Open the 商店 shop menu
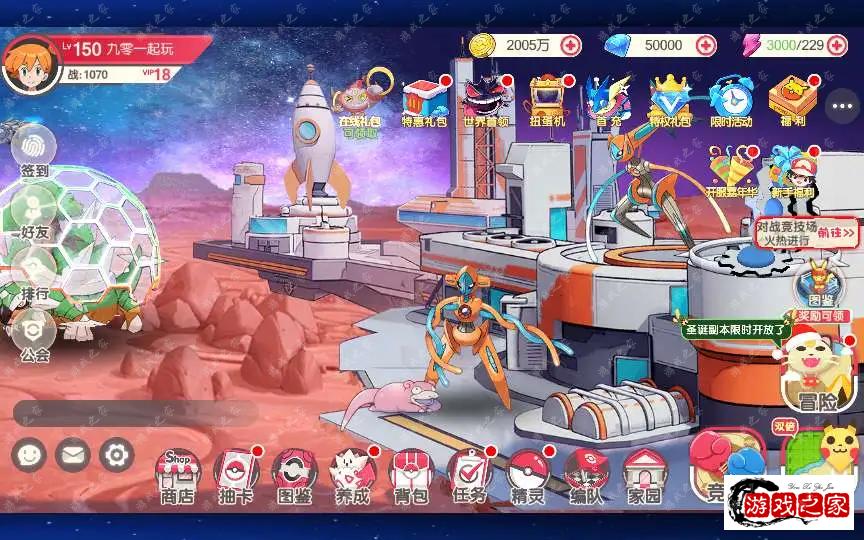 178,474
